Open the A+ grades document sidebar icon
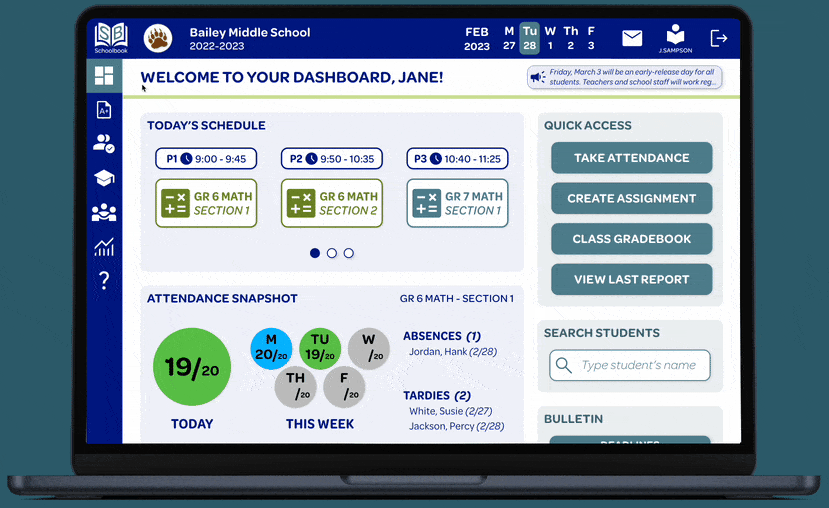The width and height of the screenshot is (829, 508). pos(104,110)
